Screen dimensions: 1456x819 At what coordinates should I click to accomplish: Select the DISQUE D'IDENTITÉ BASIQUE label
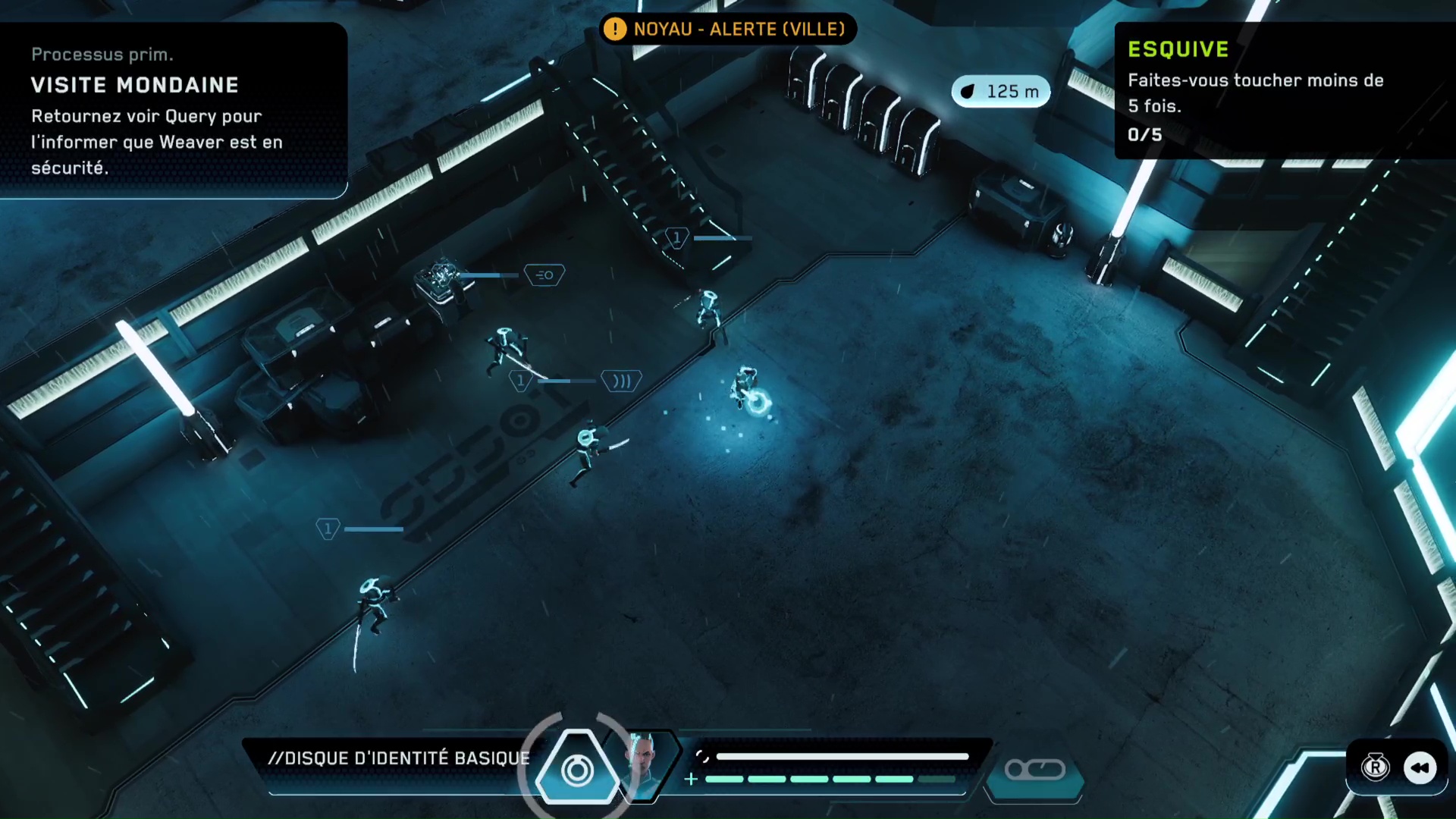[x=400, y=758]
